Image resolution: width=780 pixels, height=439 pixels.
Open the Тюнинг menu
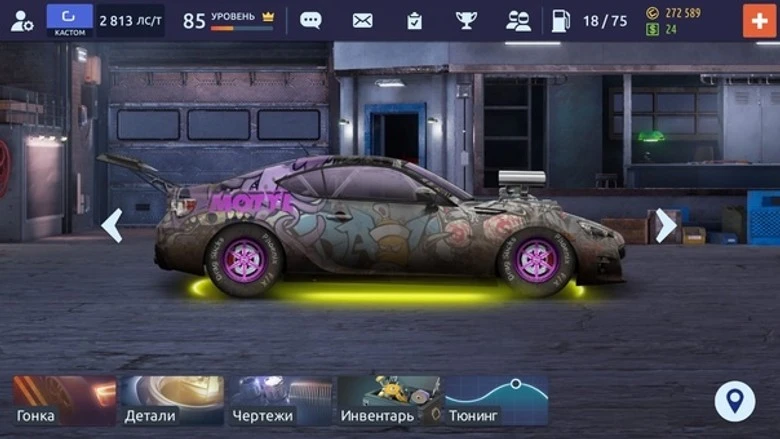497,401
